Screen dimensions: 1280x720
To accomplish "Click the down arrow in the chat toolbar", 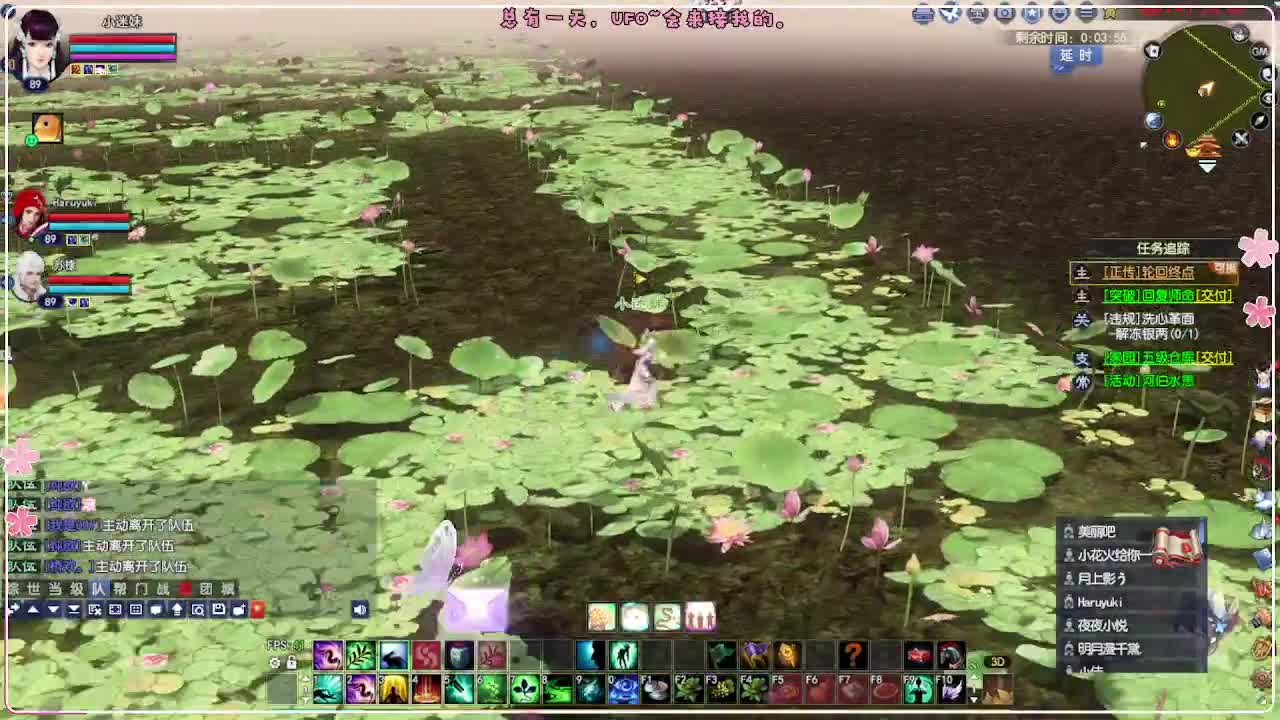I will click(53, 610).
